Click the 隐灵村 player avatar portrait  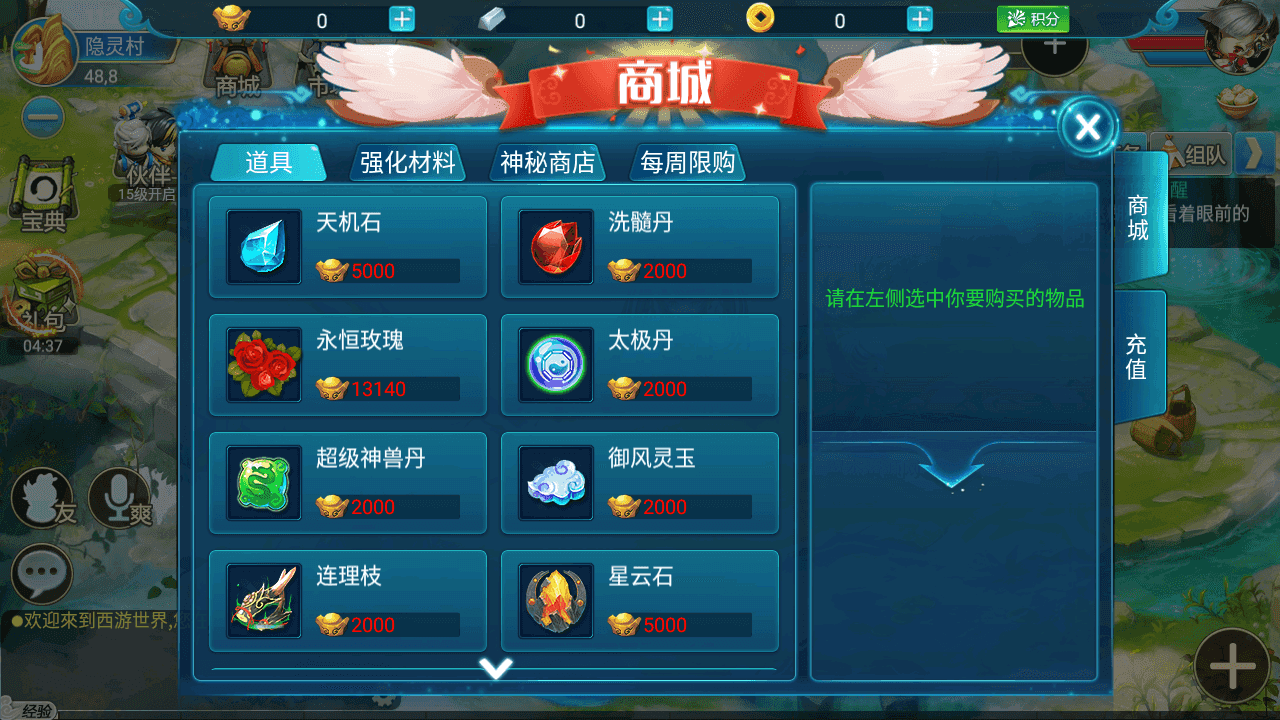pyautogui.click(x=45, y=55)
